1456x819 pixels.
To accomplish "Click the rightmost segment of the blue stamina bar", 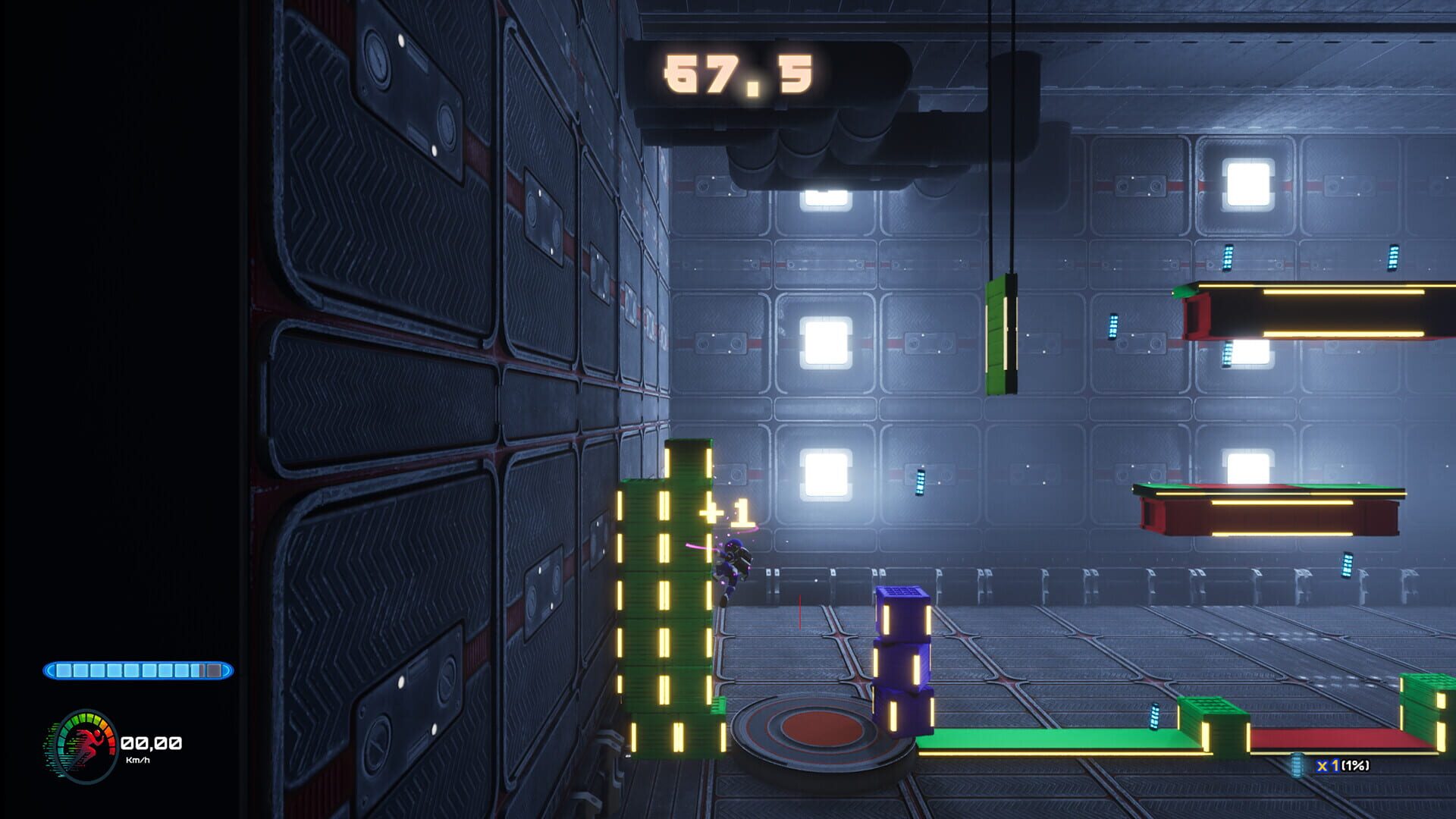I will coord(215,669).
